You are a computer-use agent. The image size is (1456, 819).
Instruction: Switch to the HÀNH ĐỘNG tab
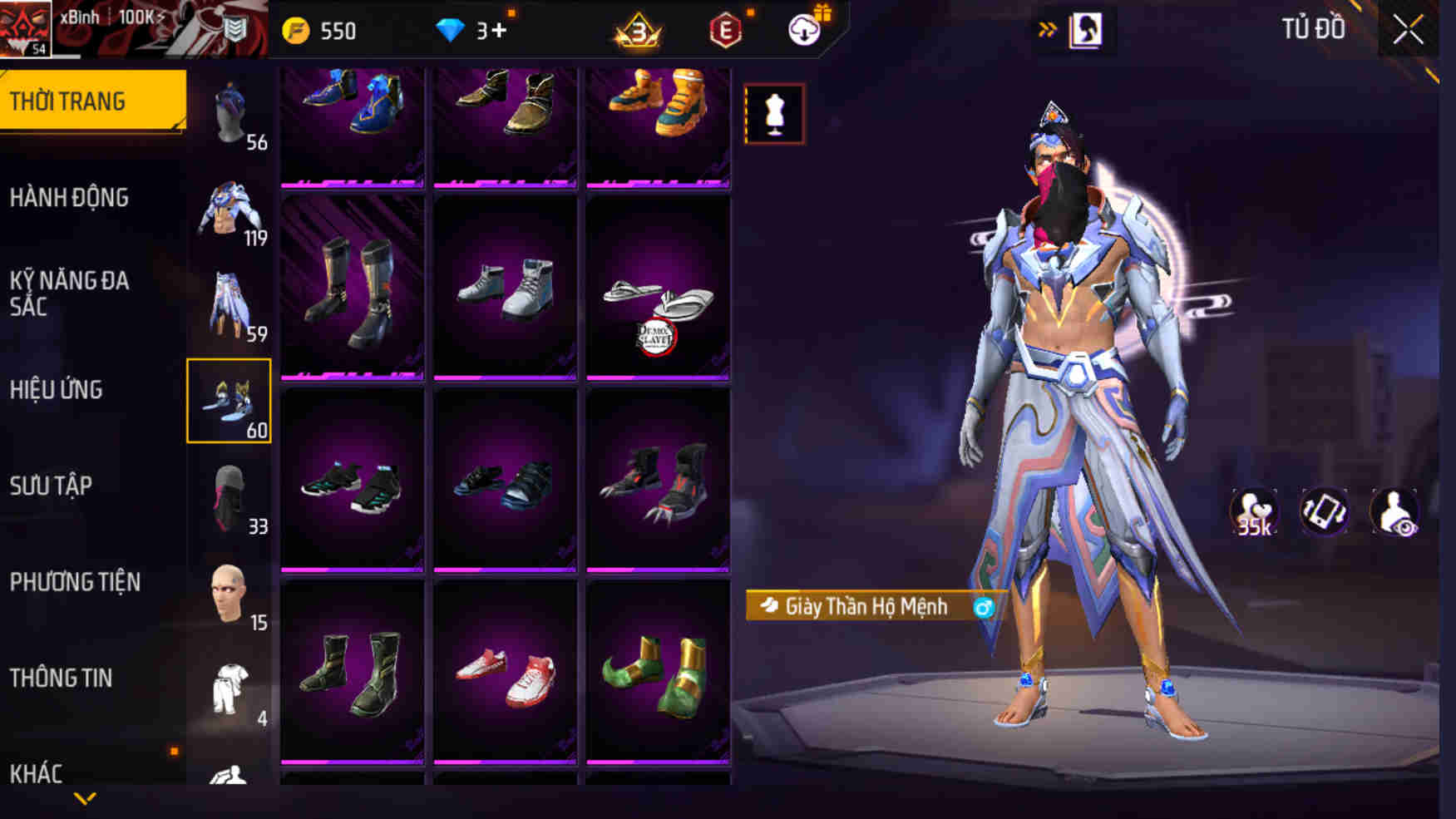(x=70, y=198)
